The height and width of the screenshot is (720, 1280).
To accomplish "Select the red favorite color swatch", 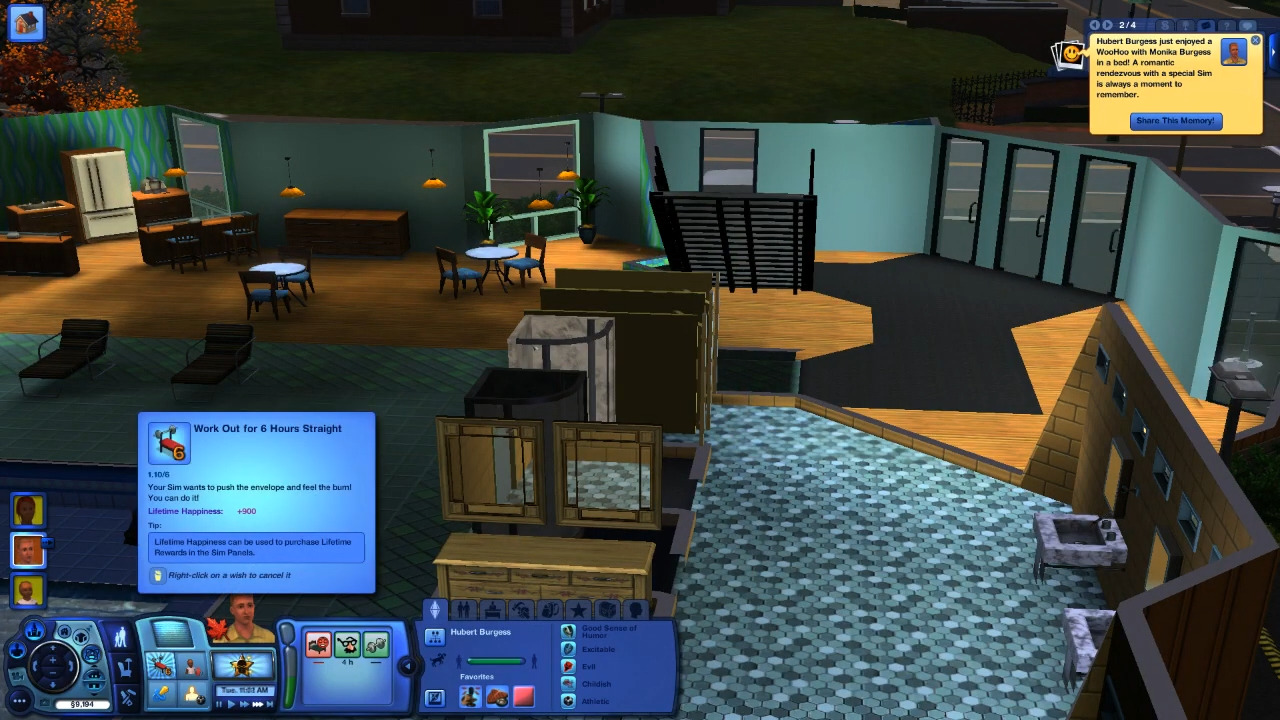I will point(524,696).
